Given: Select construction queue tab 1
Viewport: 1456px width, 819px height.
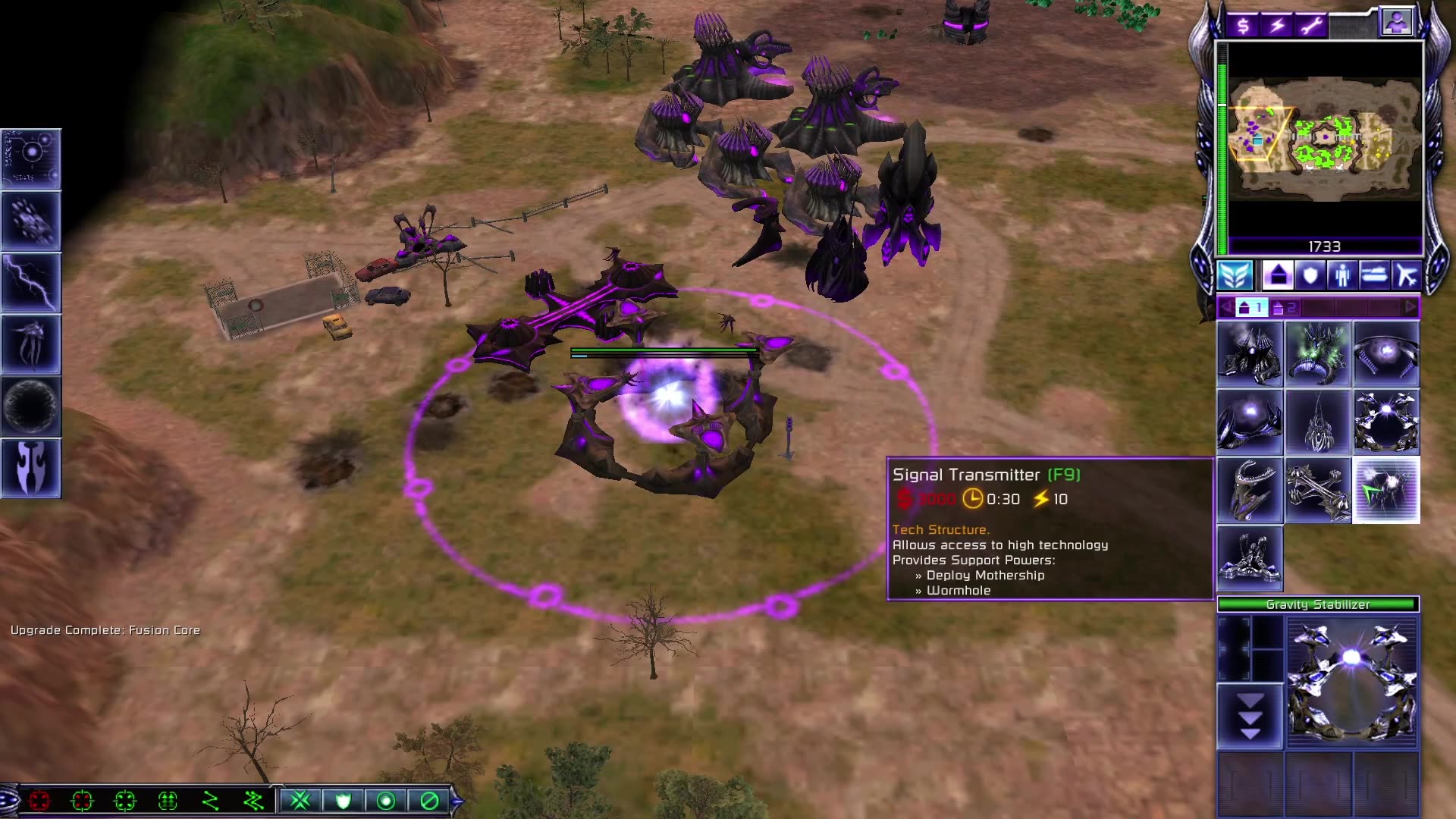Looking at the screenshot, I should tap(1252, 307).
